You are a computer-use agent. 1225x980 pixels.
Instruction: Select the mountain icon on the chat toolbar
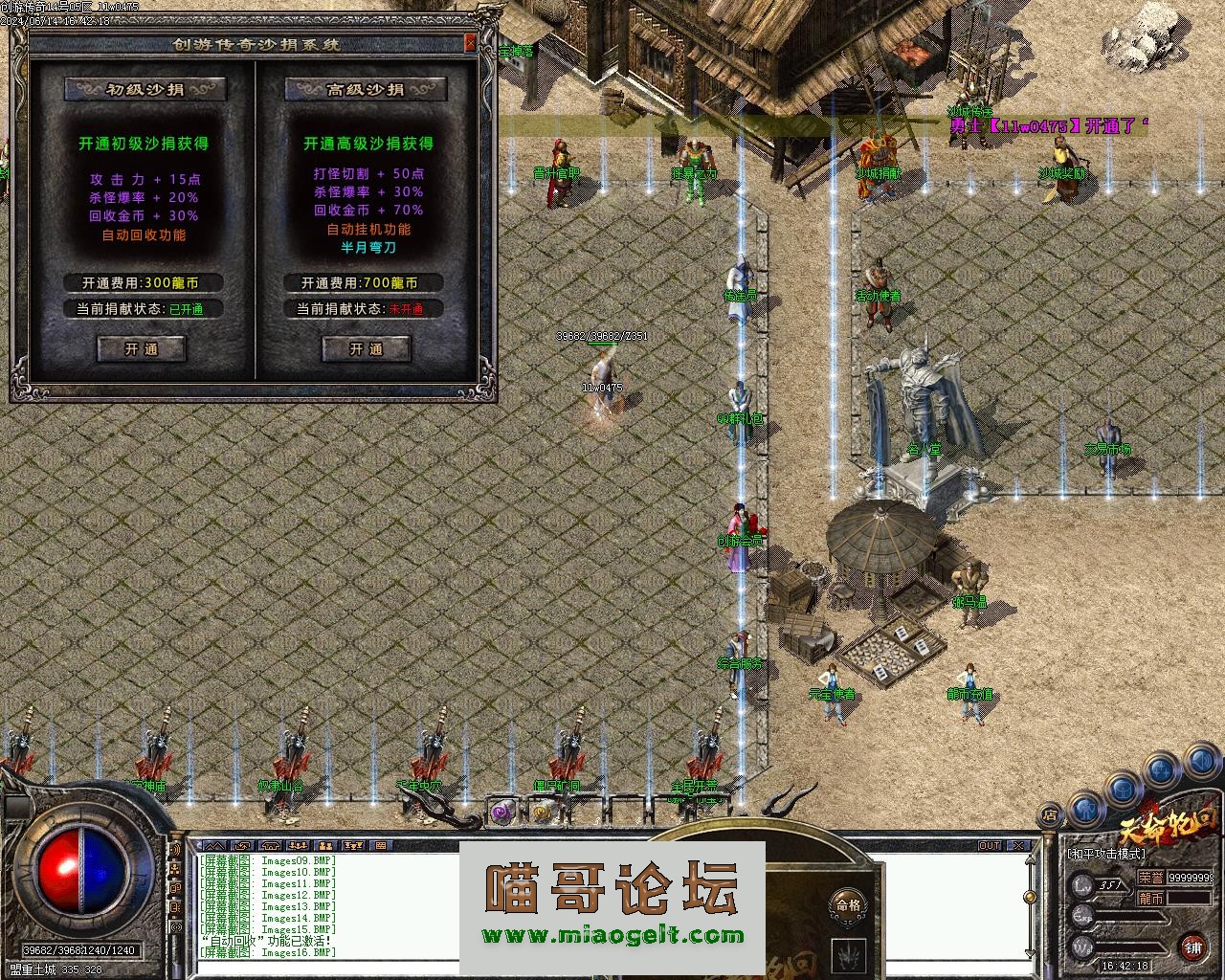[x=213, y=846]
